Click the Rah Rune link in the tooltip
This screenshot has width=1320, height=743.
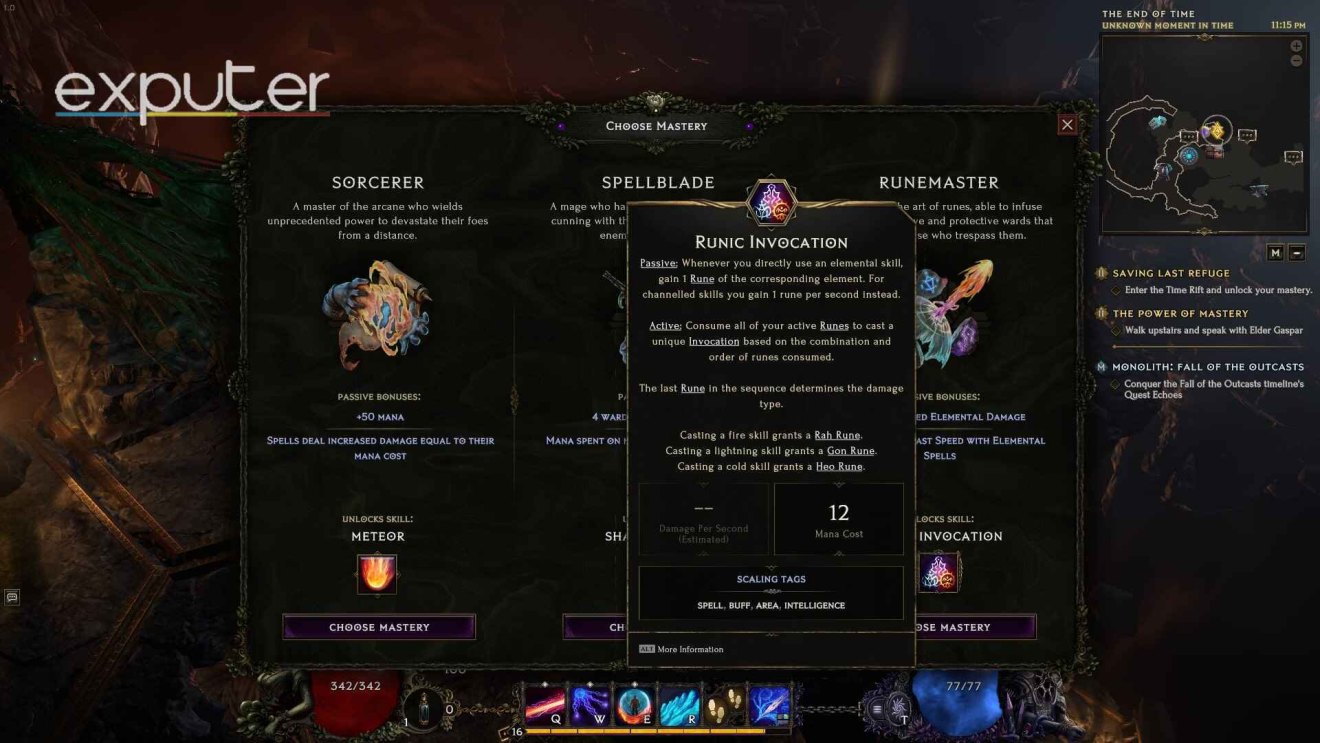(x=840, y=435)
